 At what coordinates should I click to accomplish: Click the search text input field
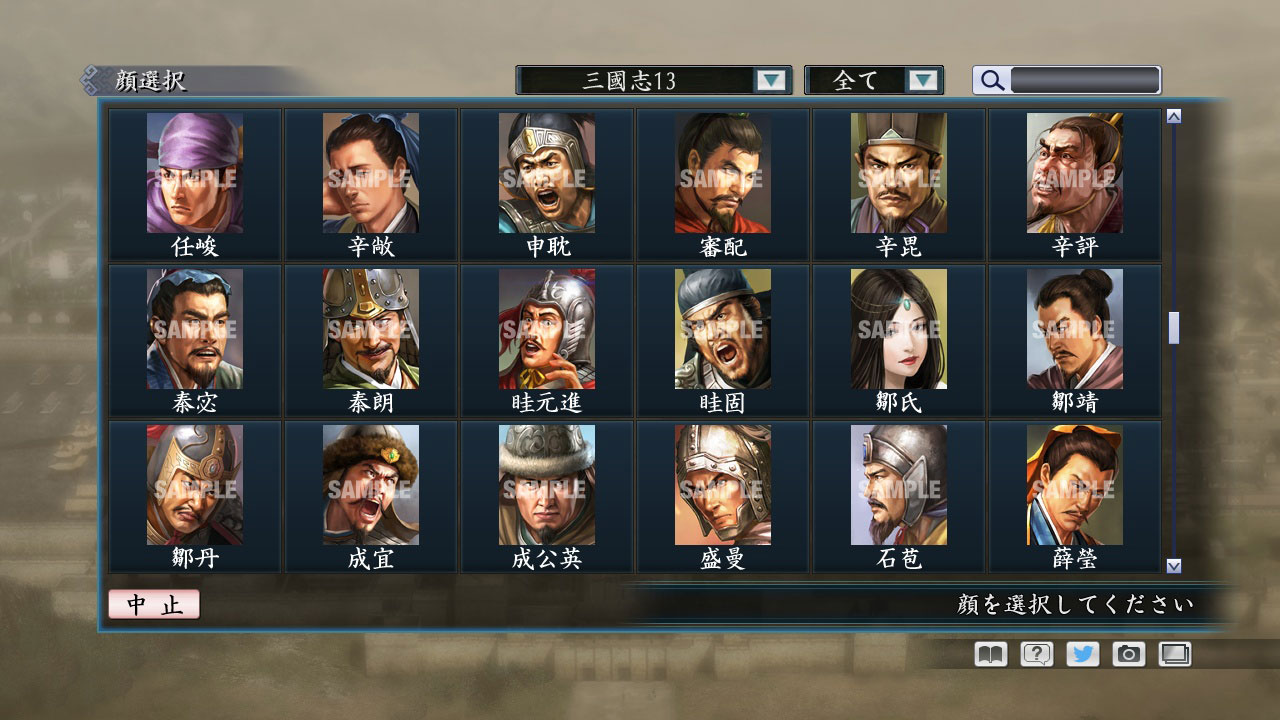[x=1085, y=80]
